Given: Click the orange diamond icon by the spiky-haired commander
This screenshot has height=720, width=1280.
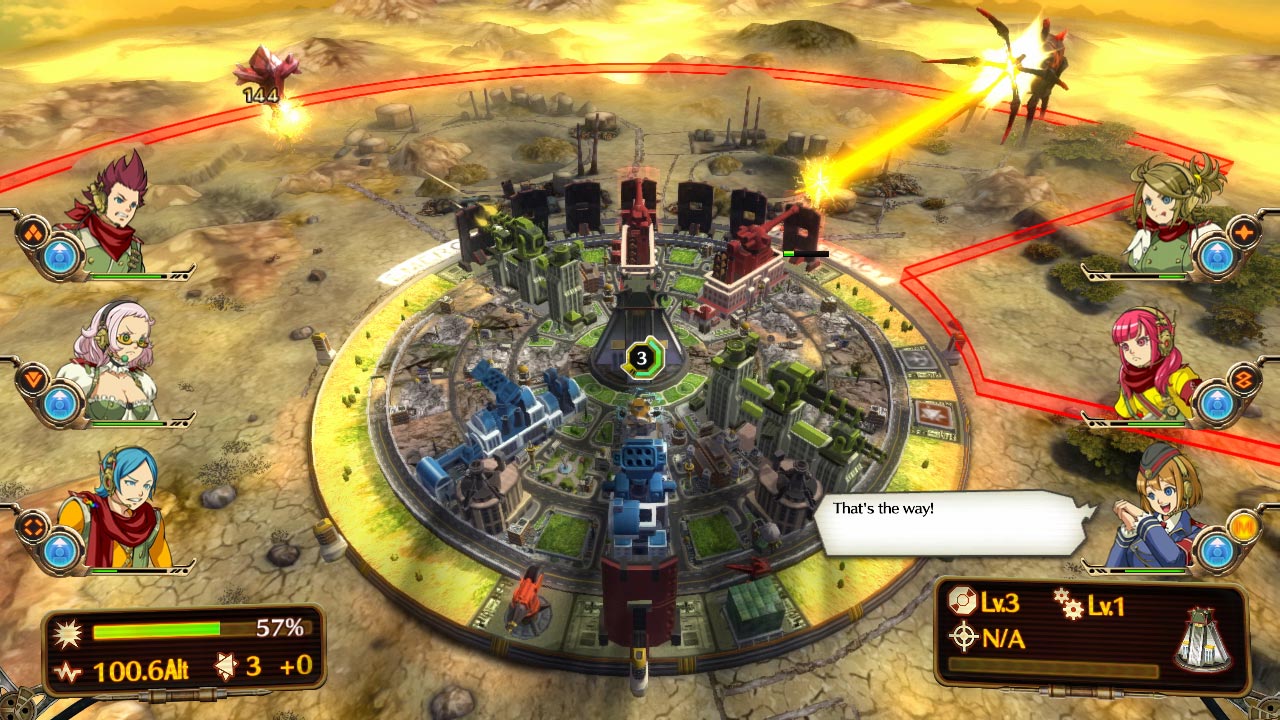Looking at the screenshot, I should coord(32,232).
